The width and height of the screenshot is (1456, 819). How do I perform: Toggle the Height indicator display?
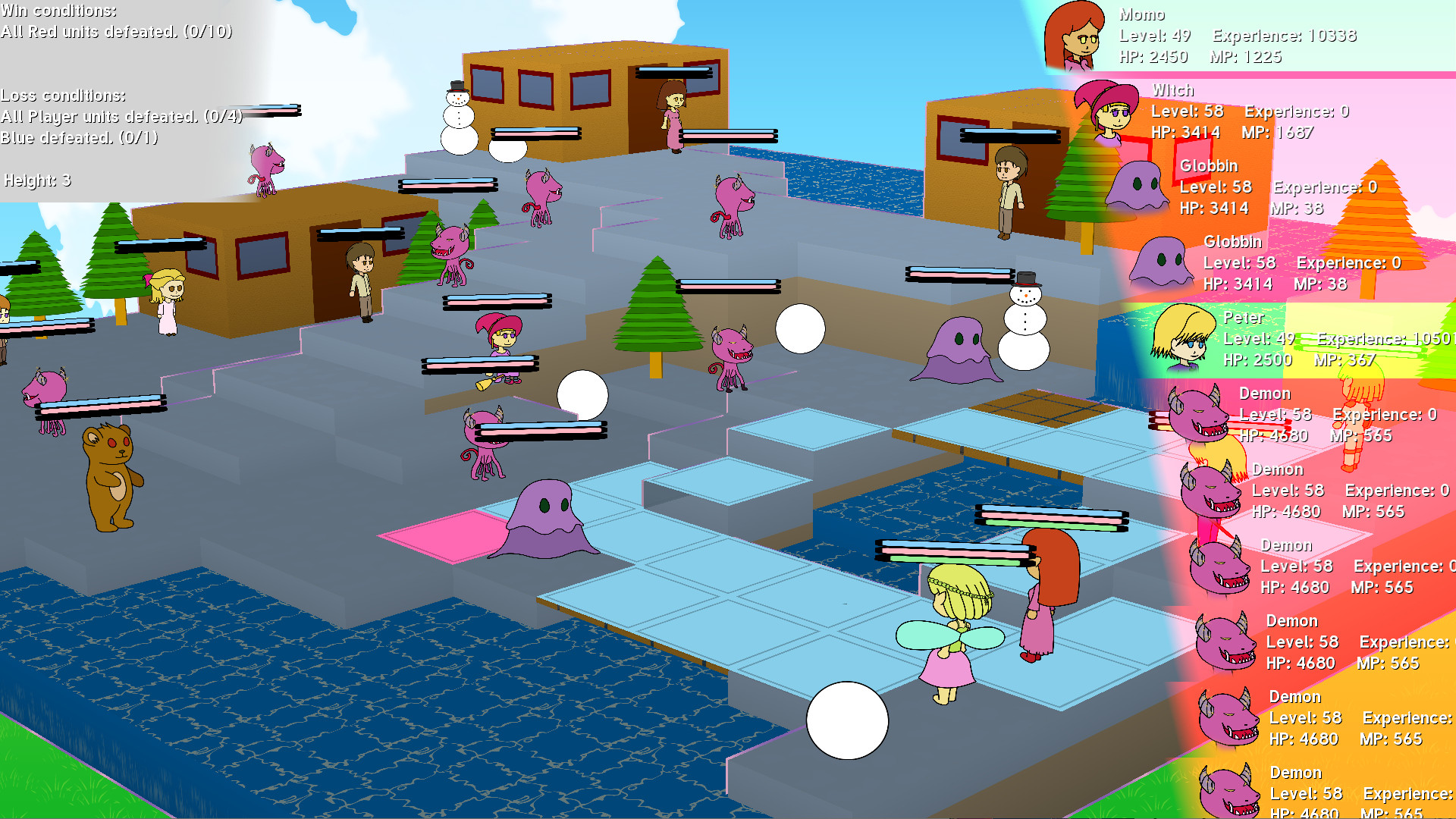[x=36, y=181]
